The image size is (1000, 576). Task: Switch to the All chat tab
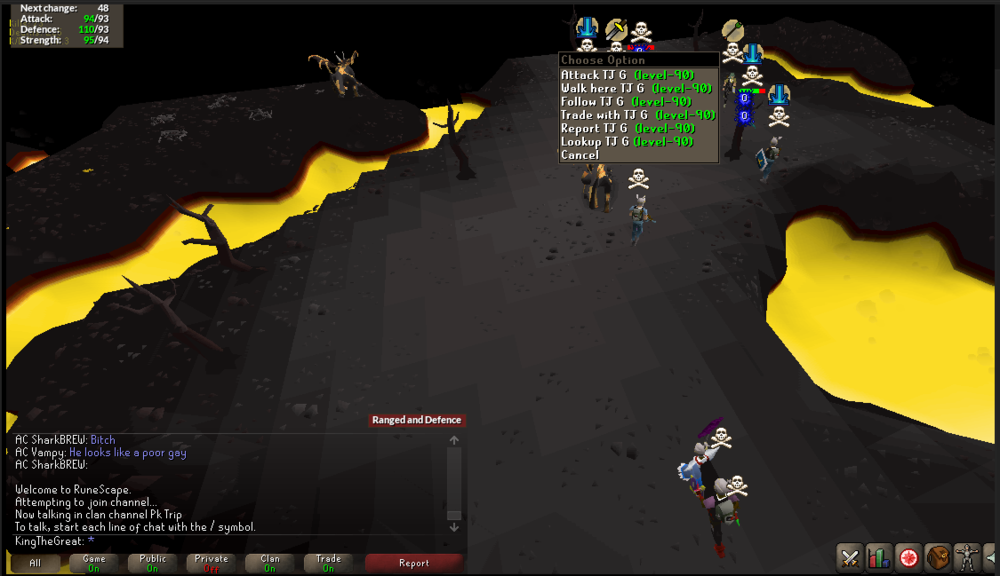[35, 563]
